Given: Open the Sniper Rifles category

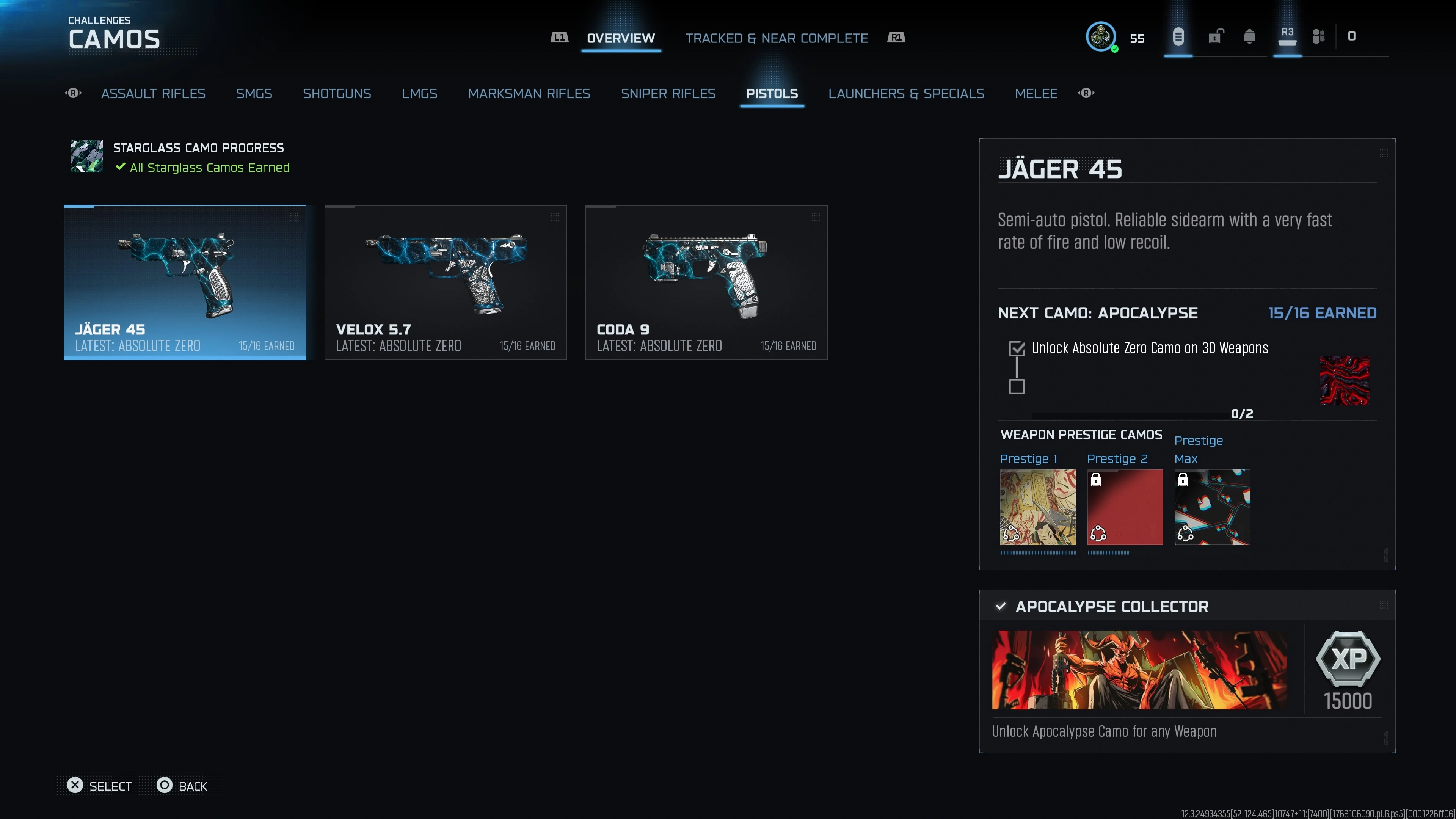Looking at the screenshot, I should (668, 93).
